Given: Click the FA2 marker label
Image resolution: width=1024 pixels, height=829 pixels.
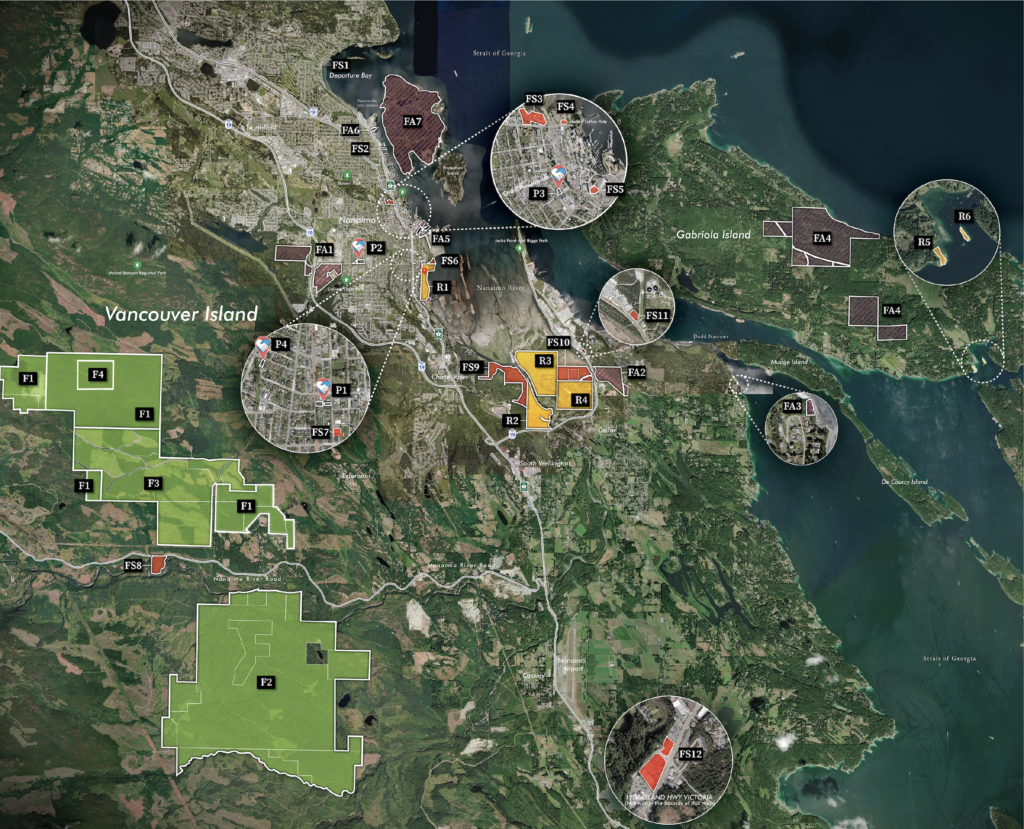Looking at the screenshot, I should pyautogui.click(x=637, y=373).
